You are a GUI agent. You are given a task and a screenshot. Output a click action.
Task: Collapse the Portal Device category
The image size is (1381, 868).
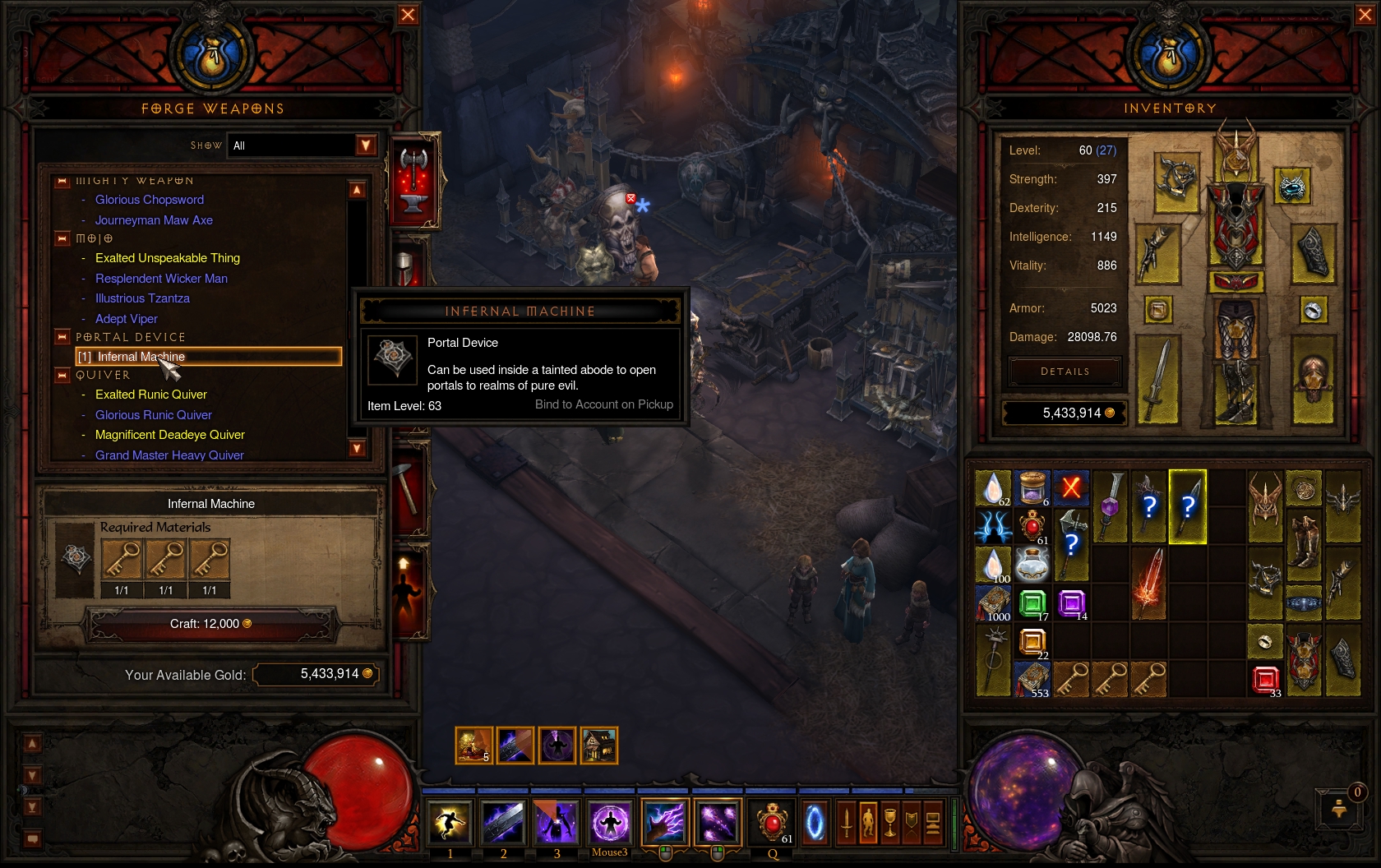pyautogui.click(x=62, y=337)
